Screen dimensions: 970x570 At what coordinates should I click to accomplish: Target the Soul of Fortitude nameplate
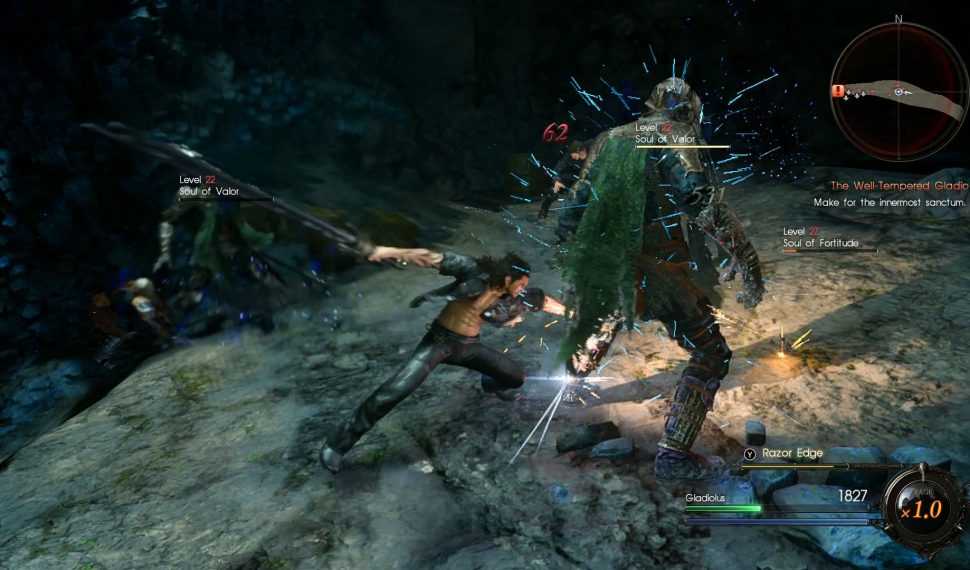(x=821, y=243)
